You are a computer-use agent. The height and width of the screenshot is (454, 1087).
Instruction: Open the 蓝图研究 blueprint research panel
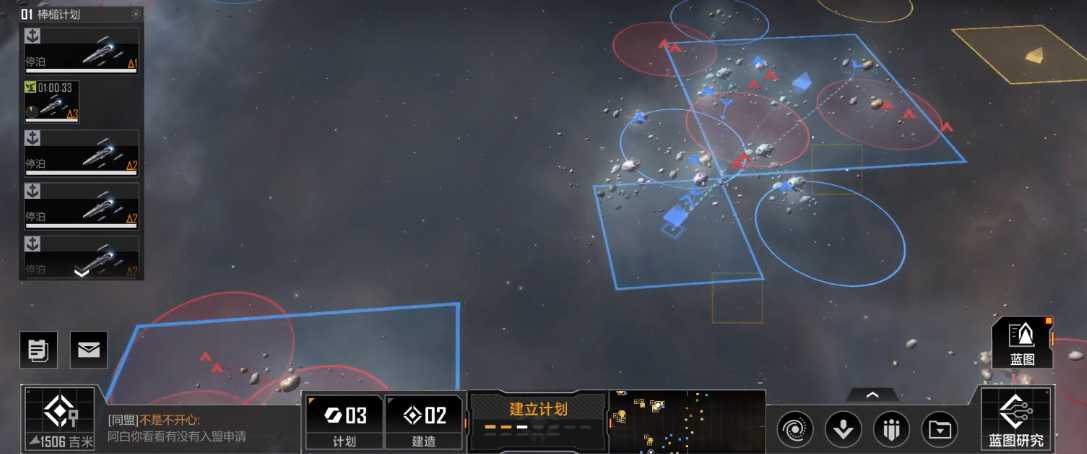coord(1016,420)
